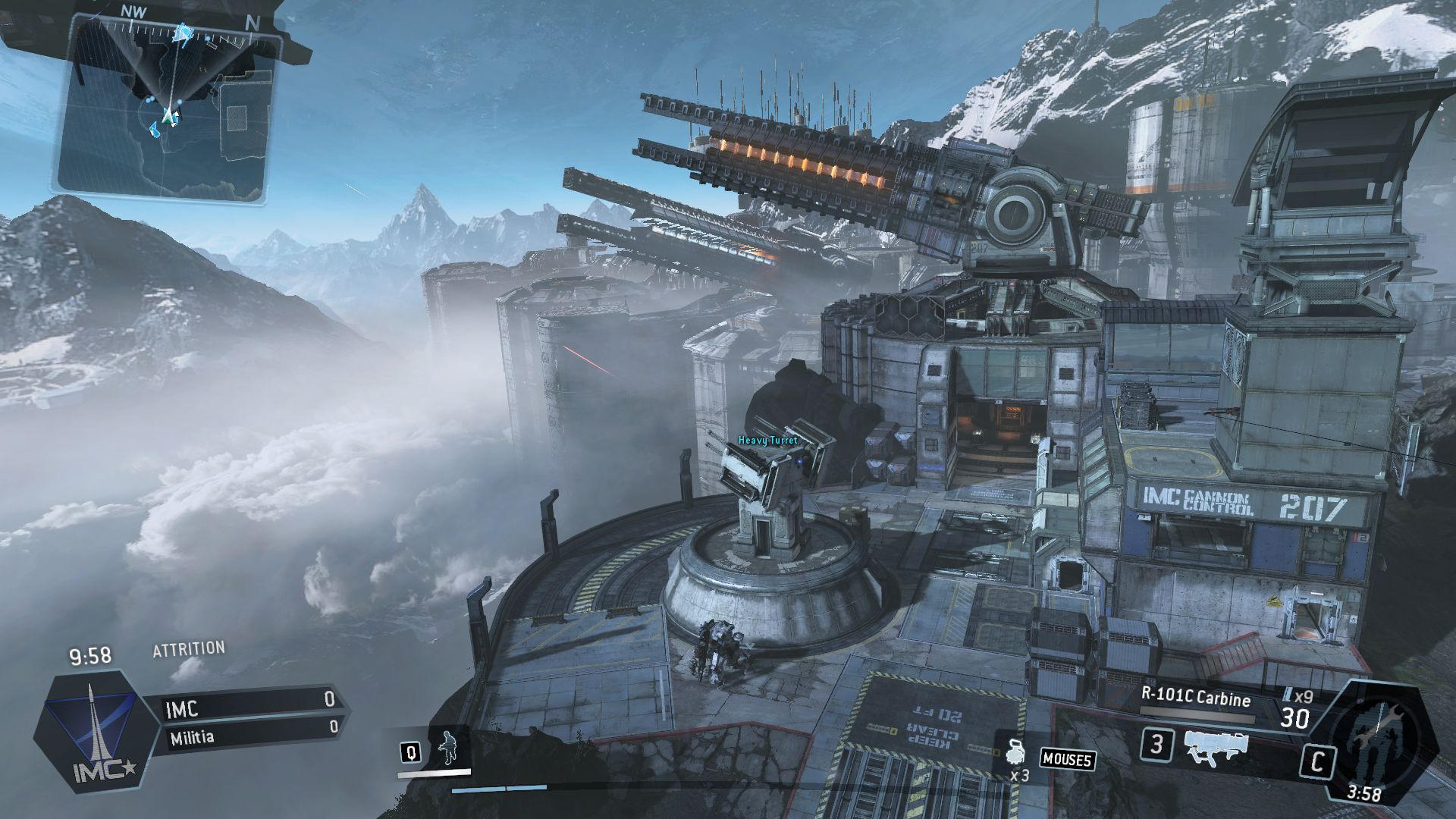Choose the frag grenade ordnance icon
The height and width of the screenshot is (819, 1456).
click(x=1018, y=753)
